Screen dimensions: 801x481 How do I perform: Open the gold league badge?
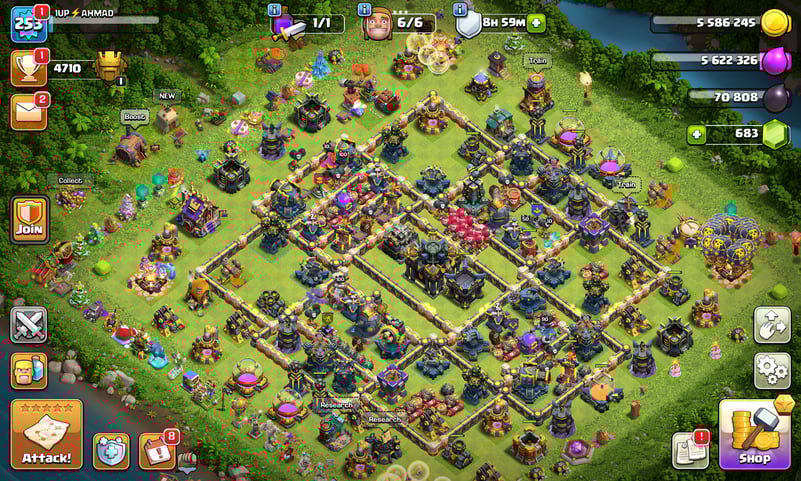coord(110,67)
